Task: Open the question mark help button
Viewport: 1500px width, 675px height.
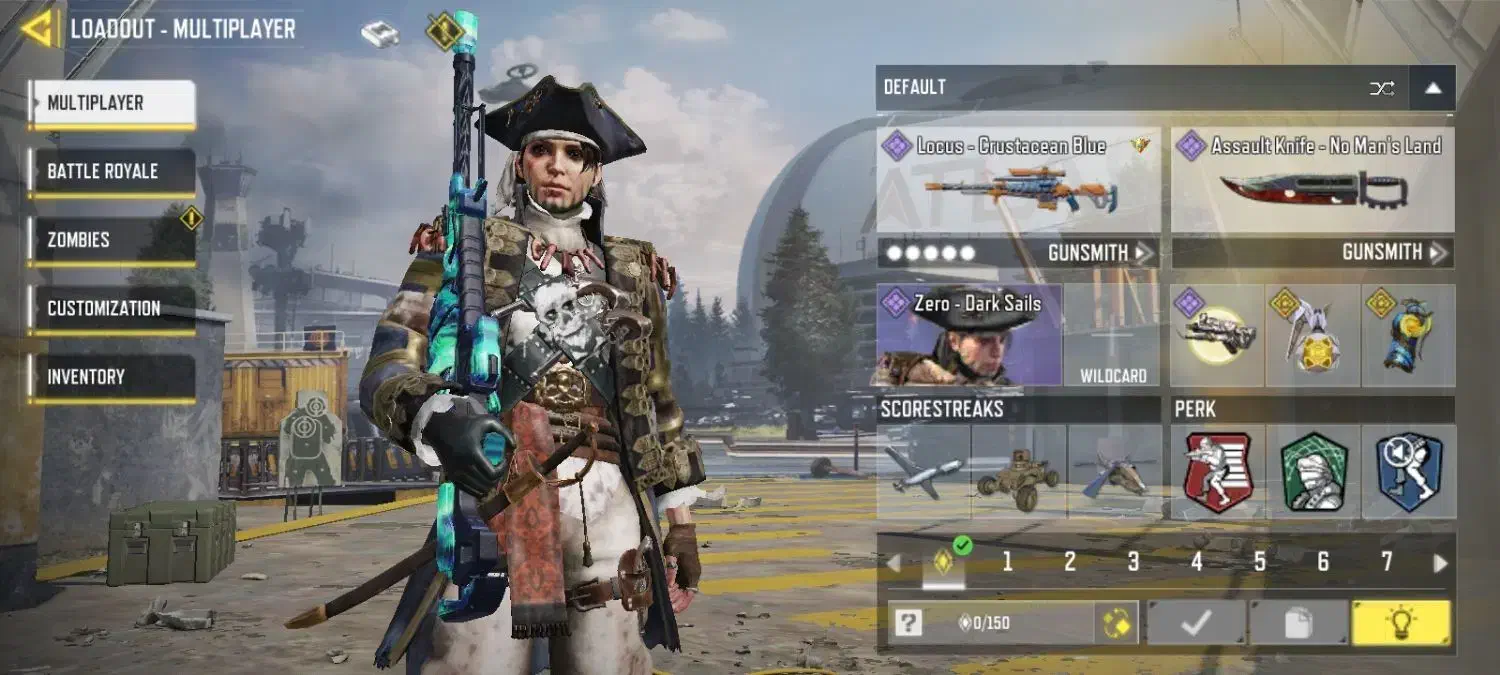Action: [907, 623]
